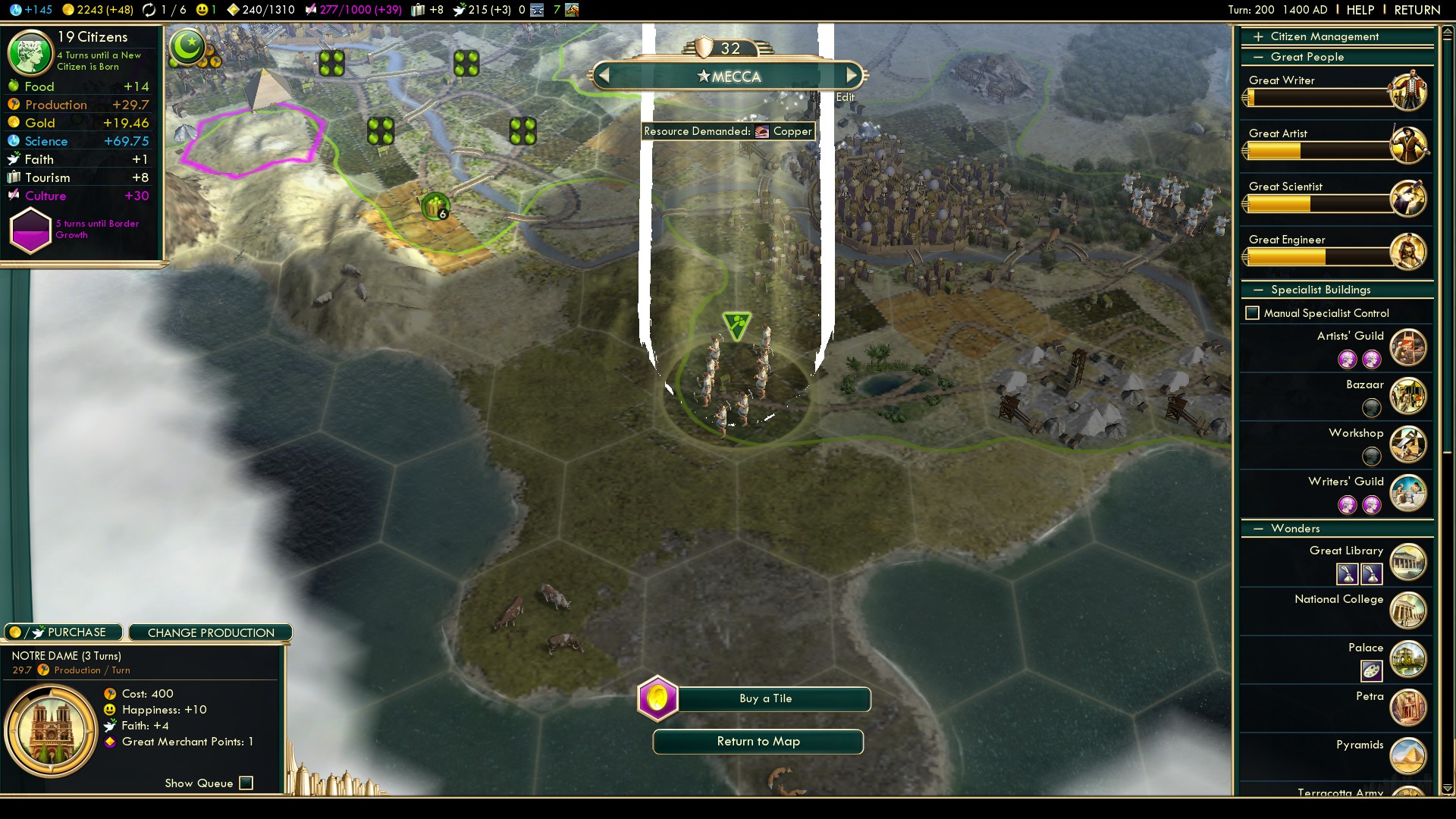Viewport: 1456px width, 819px height.
Task: Open the HELP menu
Action: pos(1360,10)
